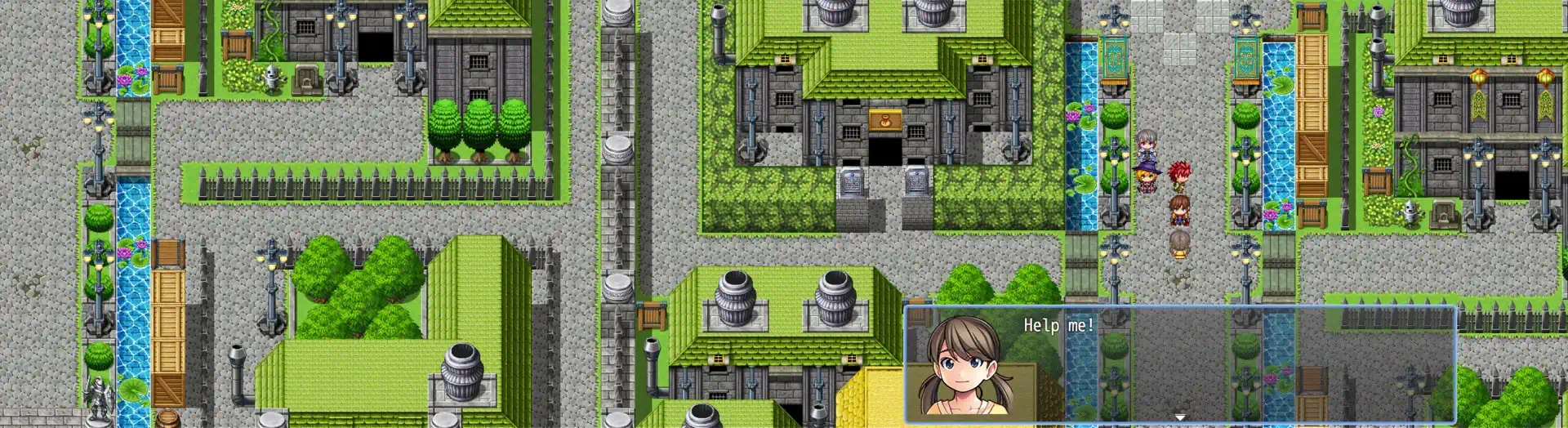Click the dialogue continue arrow indicator
1568x428 pixels.
click(x=1179, y=417)
